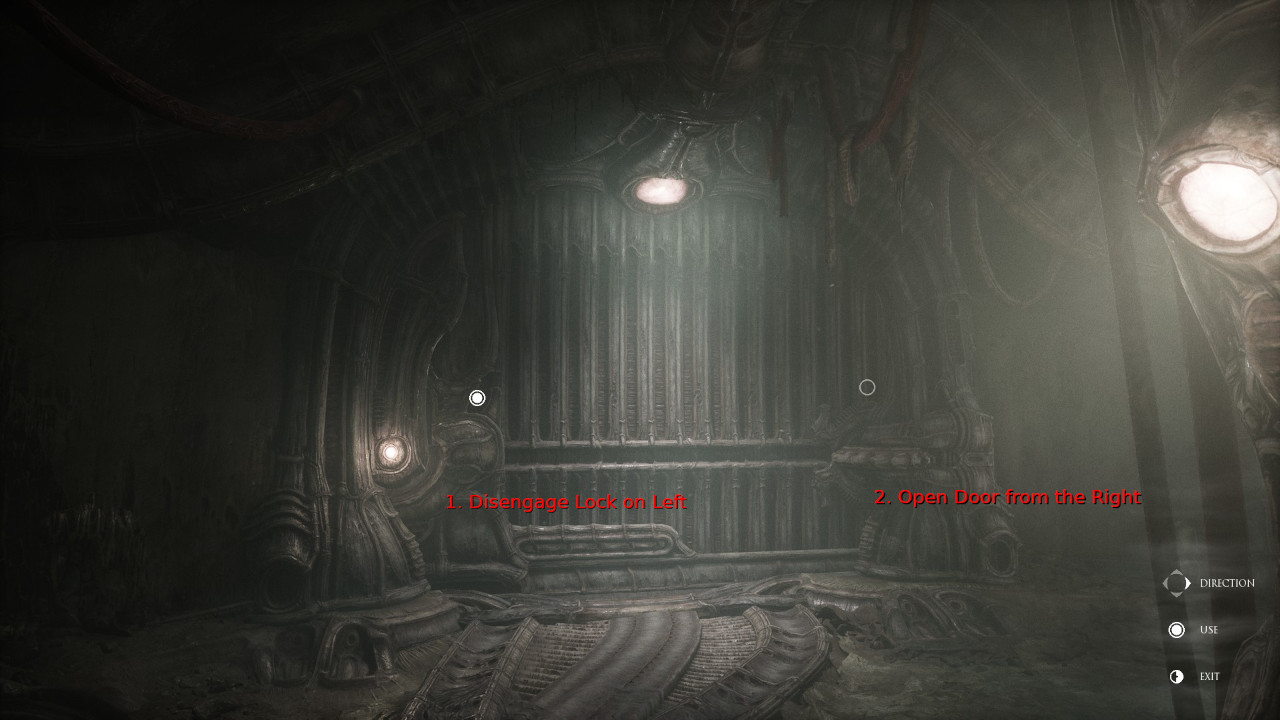Screen dimensions: 1280x720
Task: Click the '2. Open Door from the Right' instruction
Action: [x=1008, y=496]
